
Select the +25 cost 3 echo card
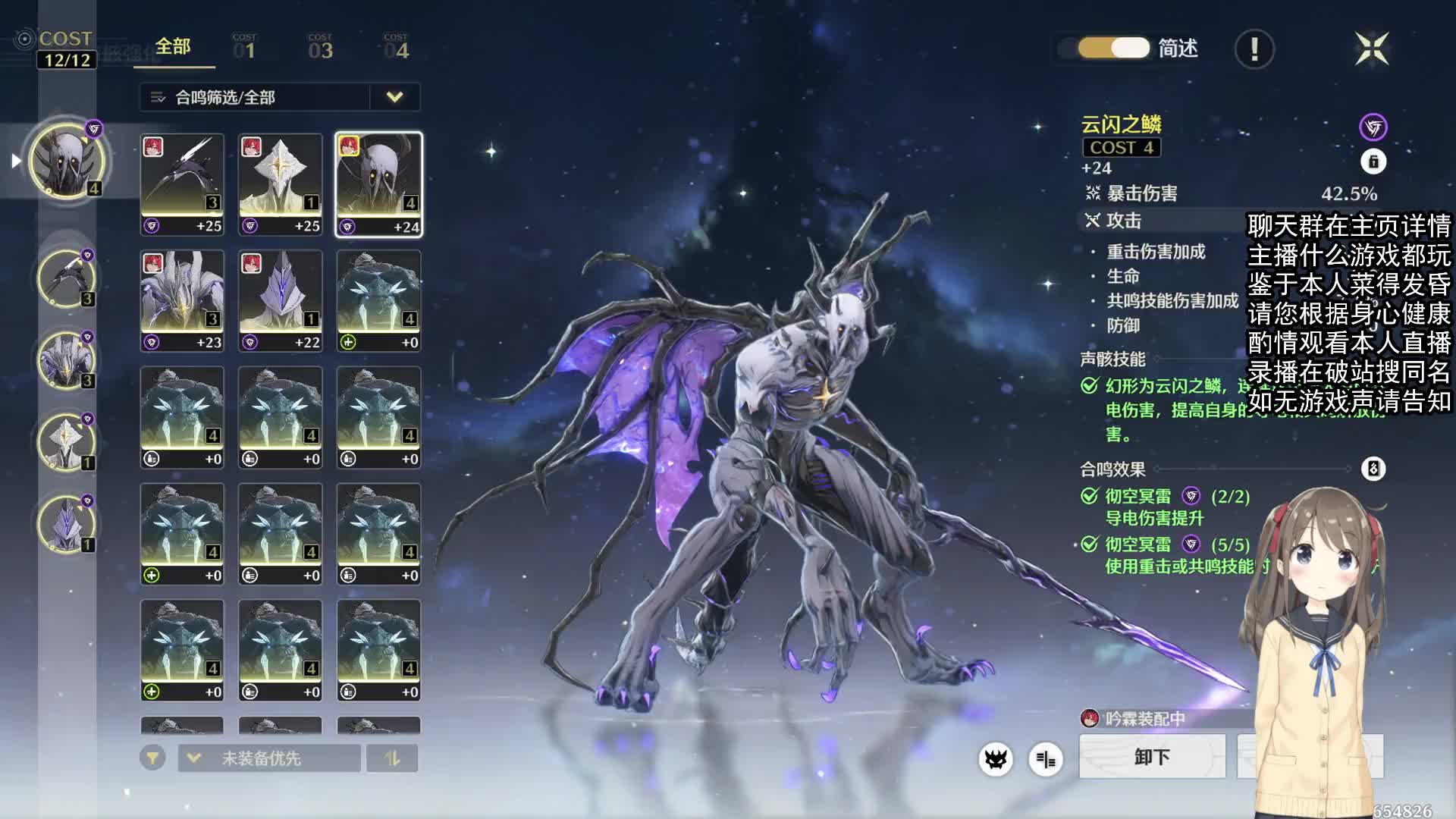click(x=182, y=184)
